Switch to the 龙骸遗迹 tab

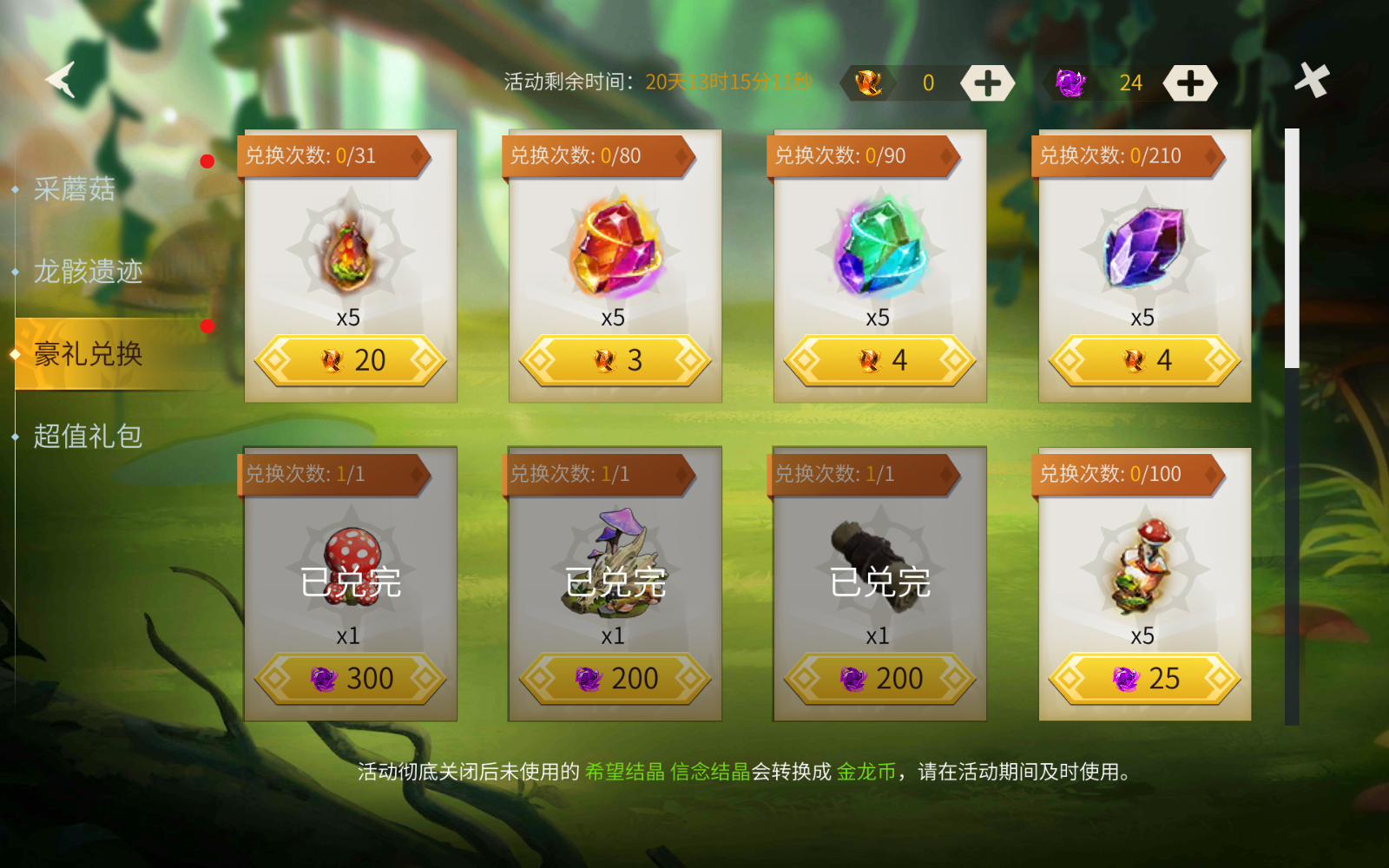[88, 272]
